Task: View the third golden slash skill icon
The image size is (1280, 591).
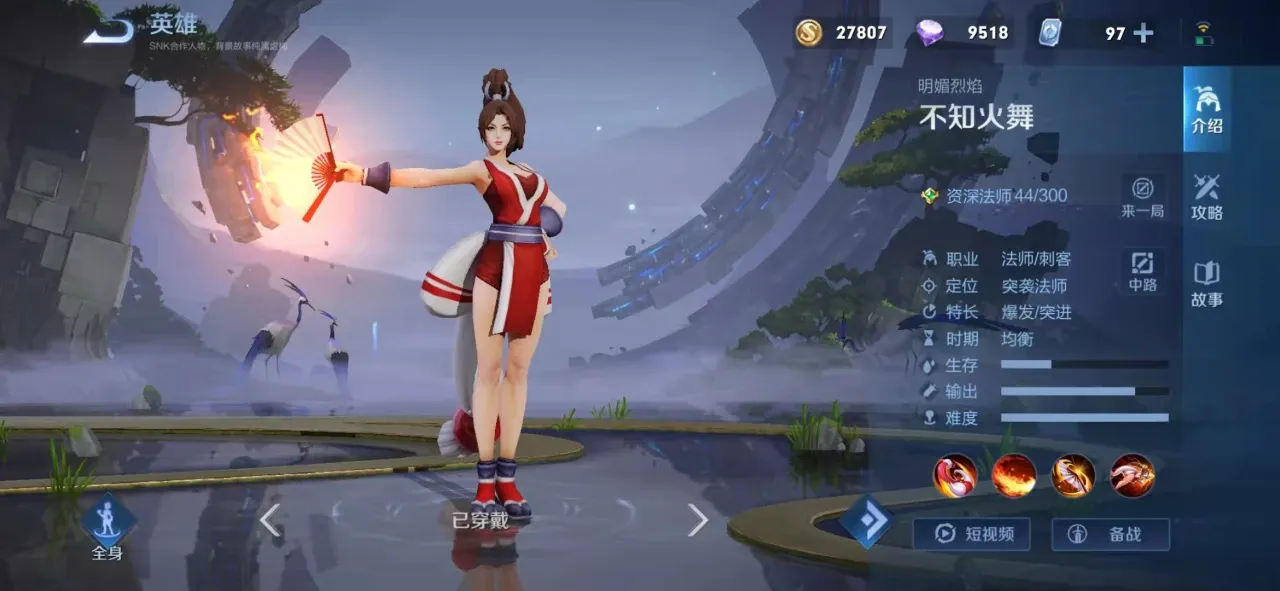Action: [x=1073, y=475]
